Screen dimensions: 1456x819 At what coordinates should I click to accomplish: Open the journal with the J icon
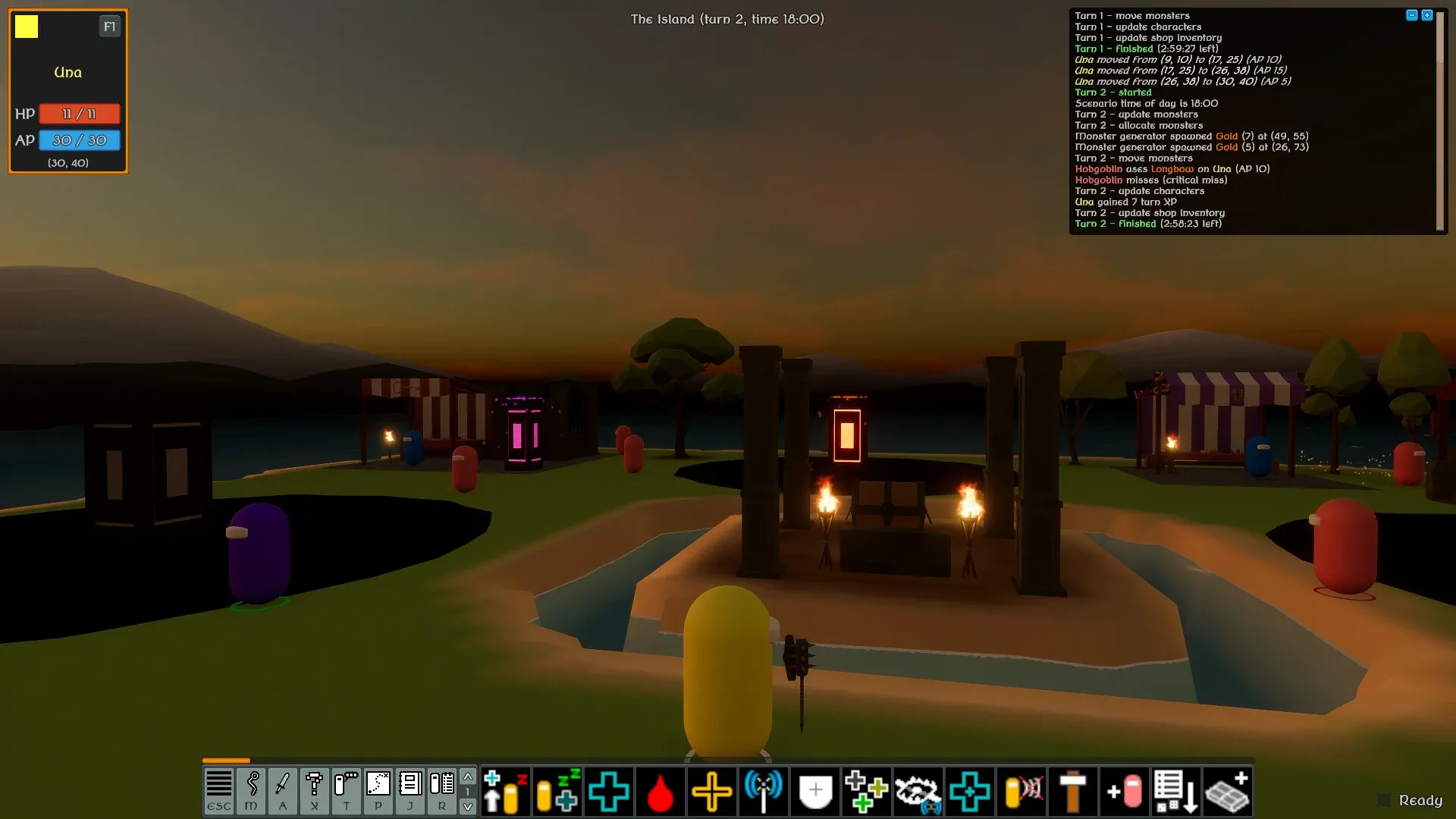click(409, 792)
